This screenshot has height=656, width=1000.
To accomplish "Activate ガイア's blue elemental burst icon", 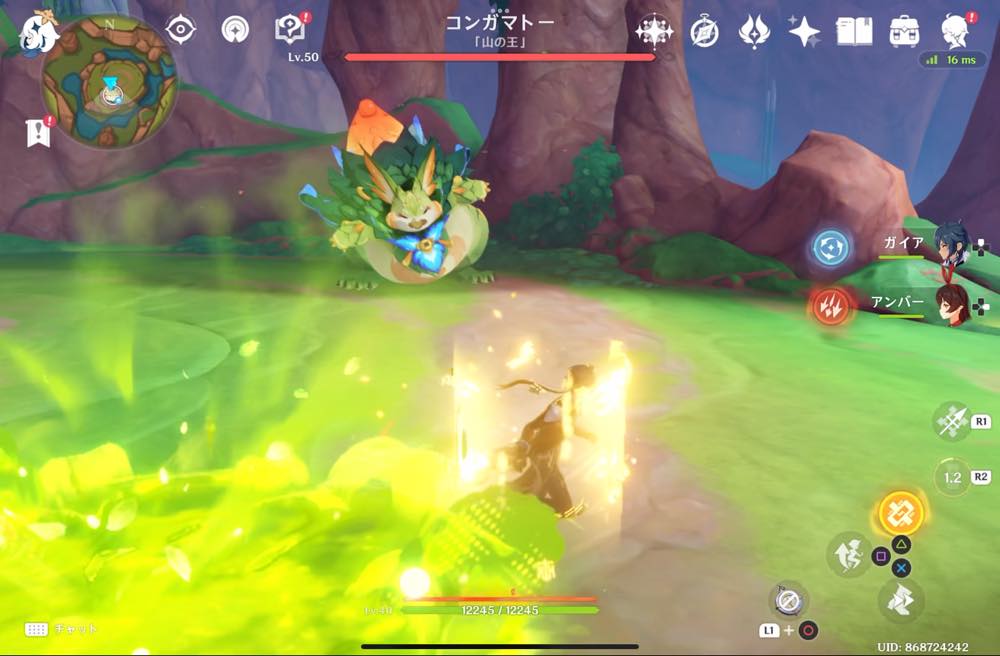I will point(831,247).
